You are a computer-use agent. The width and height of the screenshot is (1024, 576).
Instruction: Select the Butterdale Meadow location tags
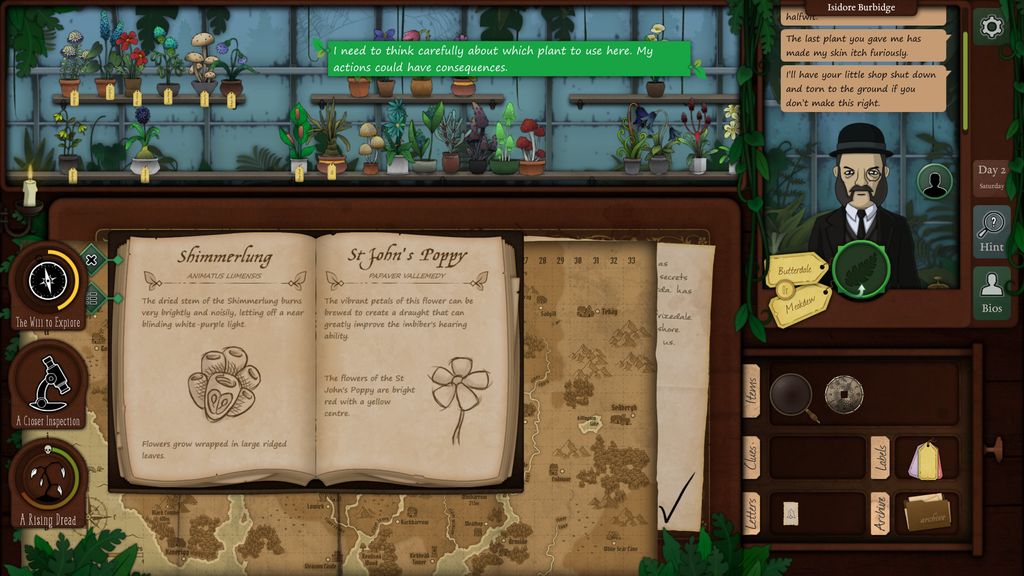coord(798,287)
